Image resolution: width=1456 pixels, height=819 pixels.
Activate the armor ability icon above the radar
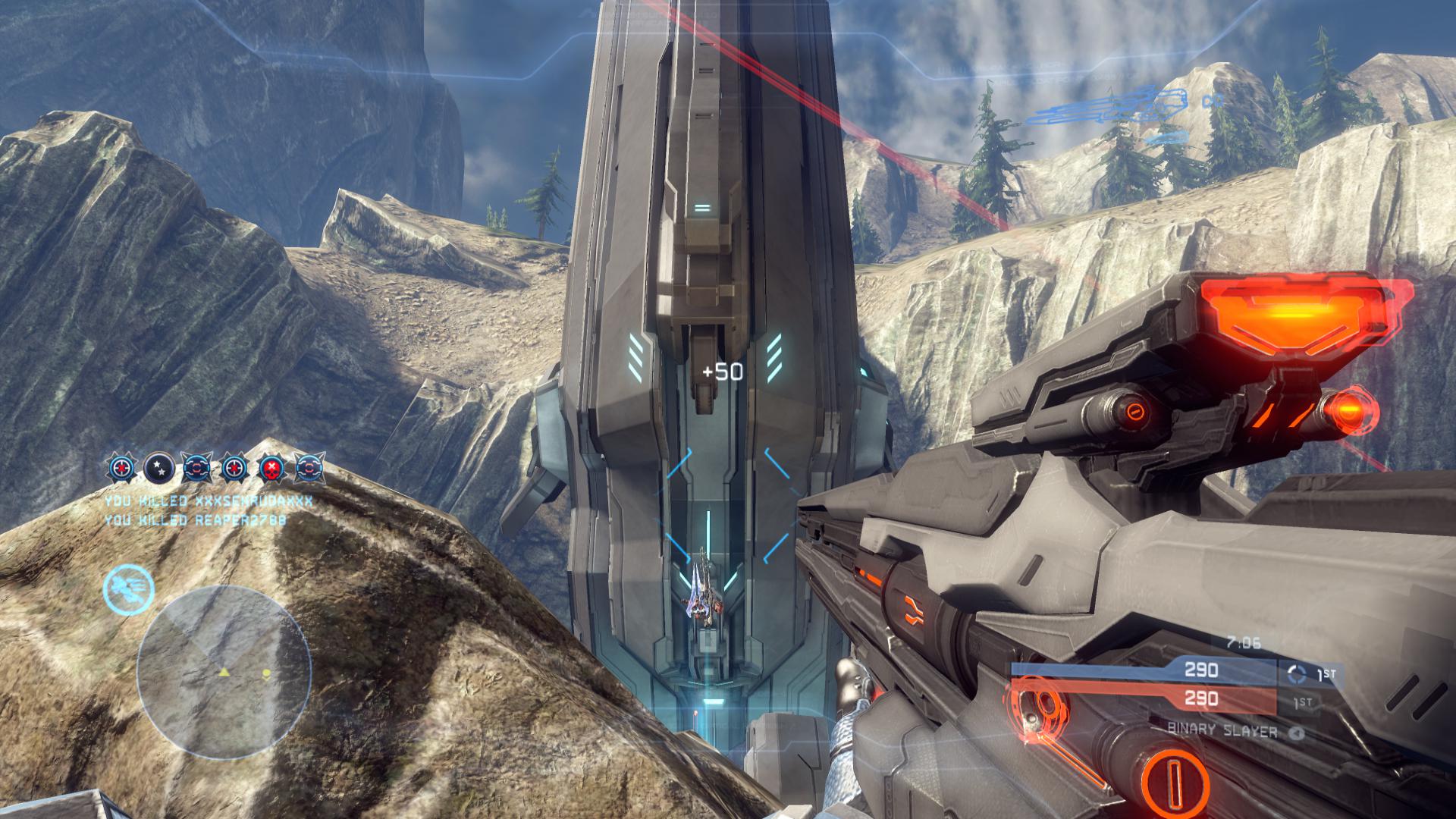coord(129,588)
